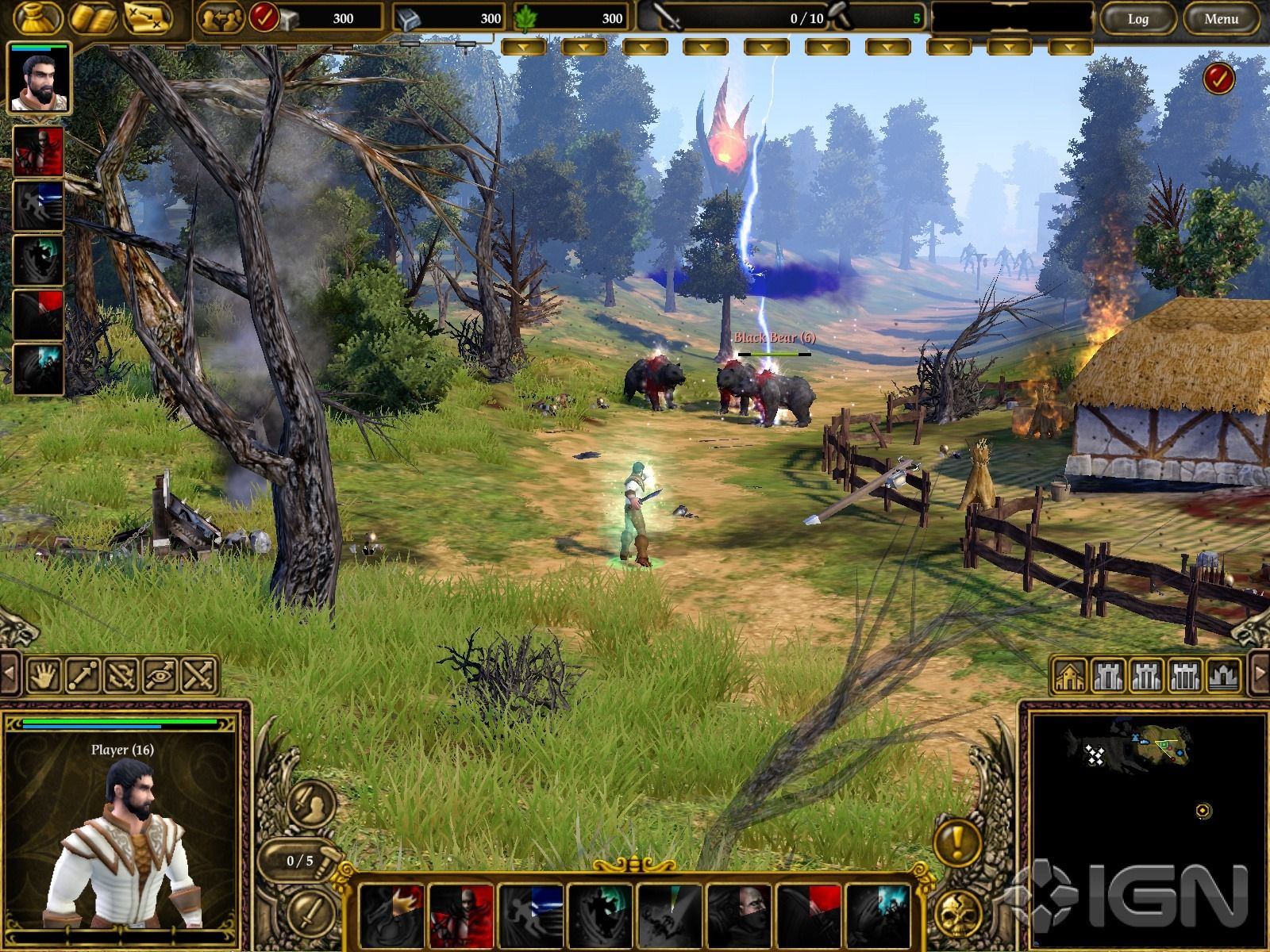Open the spellbook icon
The height and width of the screenshot is (952, 1270).
93,17
